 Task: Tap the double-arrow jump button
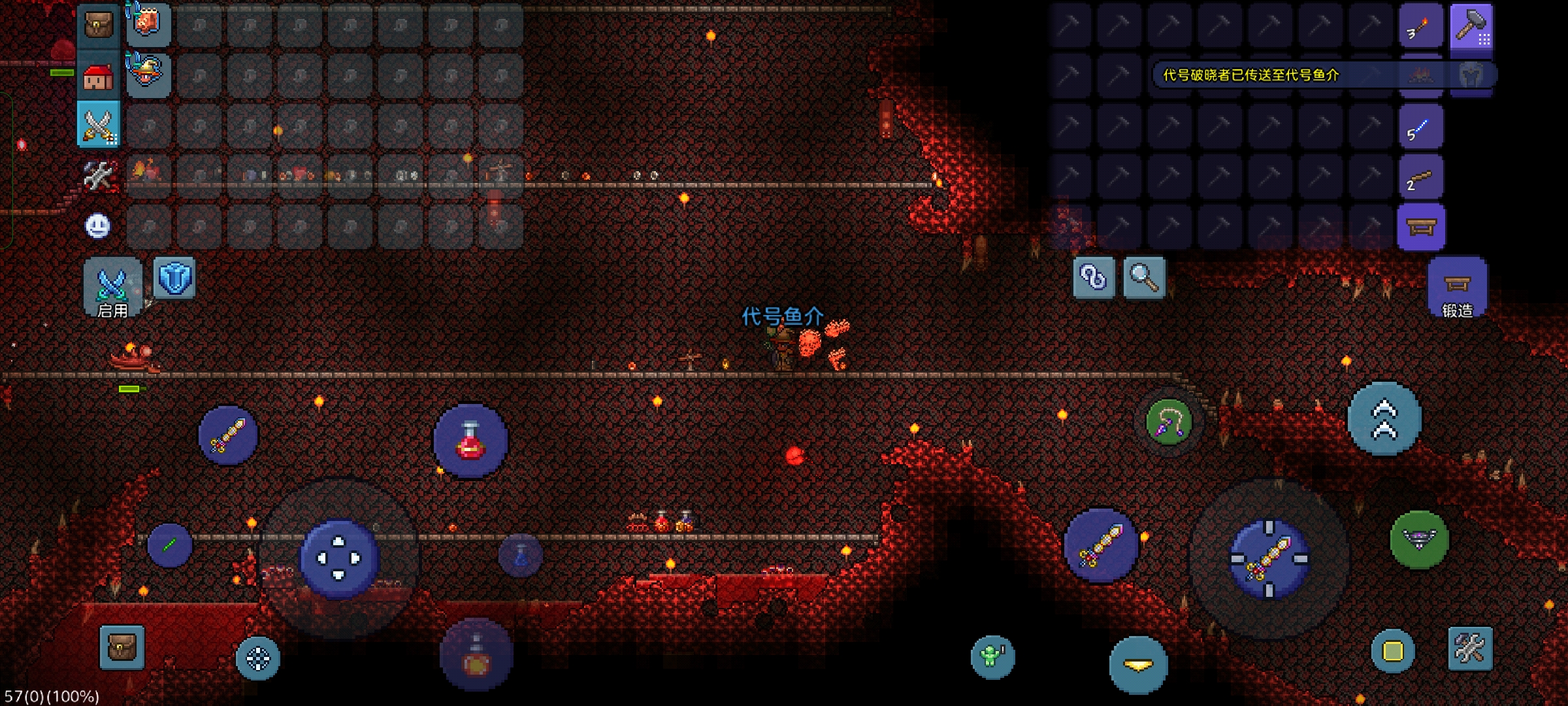1384,419
